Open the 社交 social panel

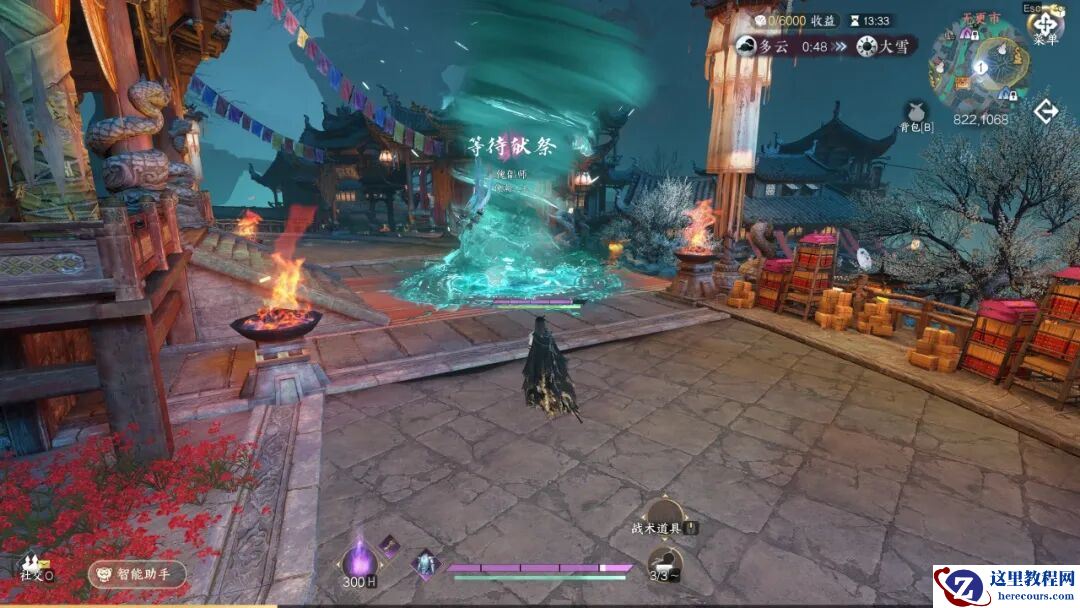pos(35,569)
